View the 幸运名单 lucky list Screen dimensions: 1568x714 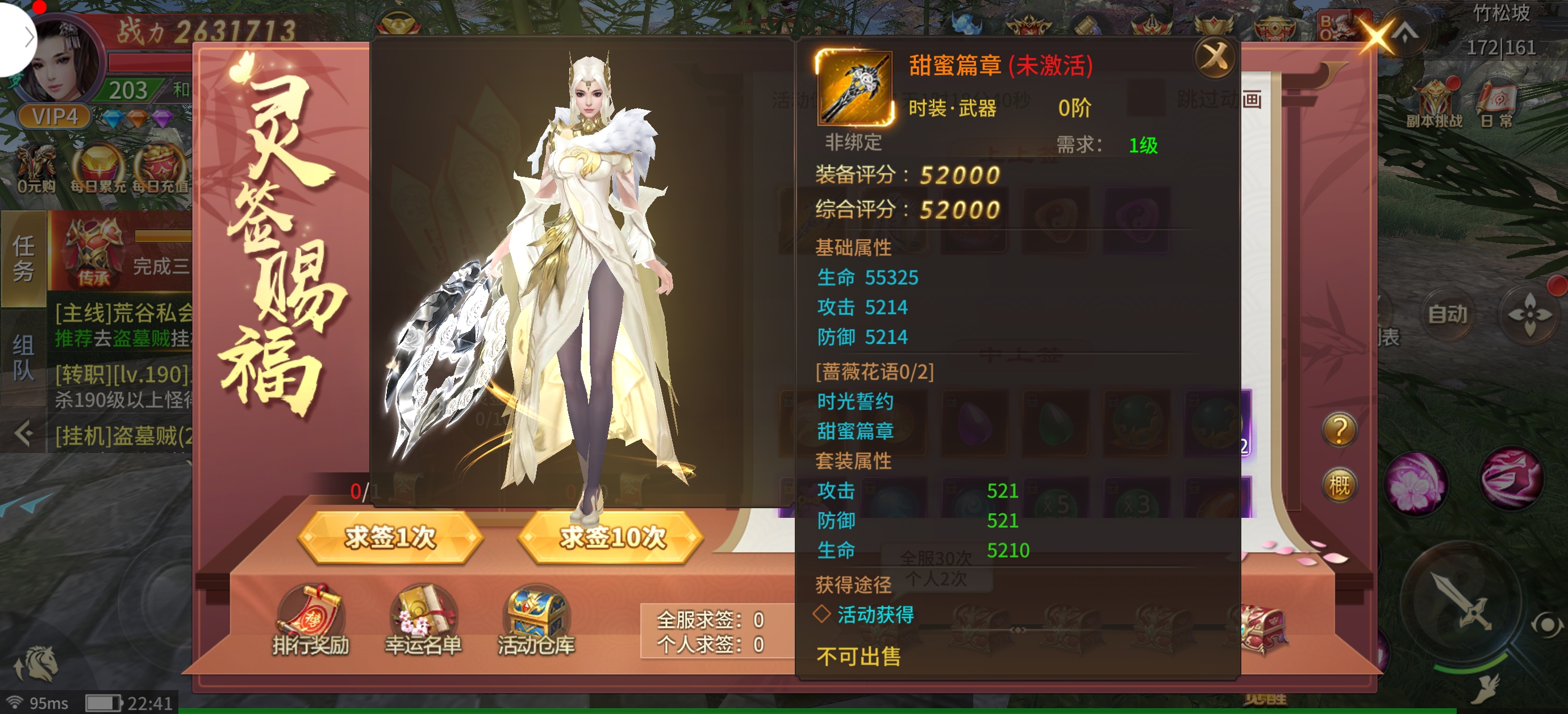423,620
